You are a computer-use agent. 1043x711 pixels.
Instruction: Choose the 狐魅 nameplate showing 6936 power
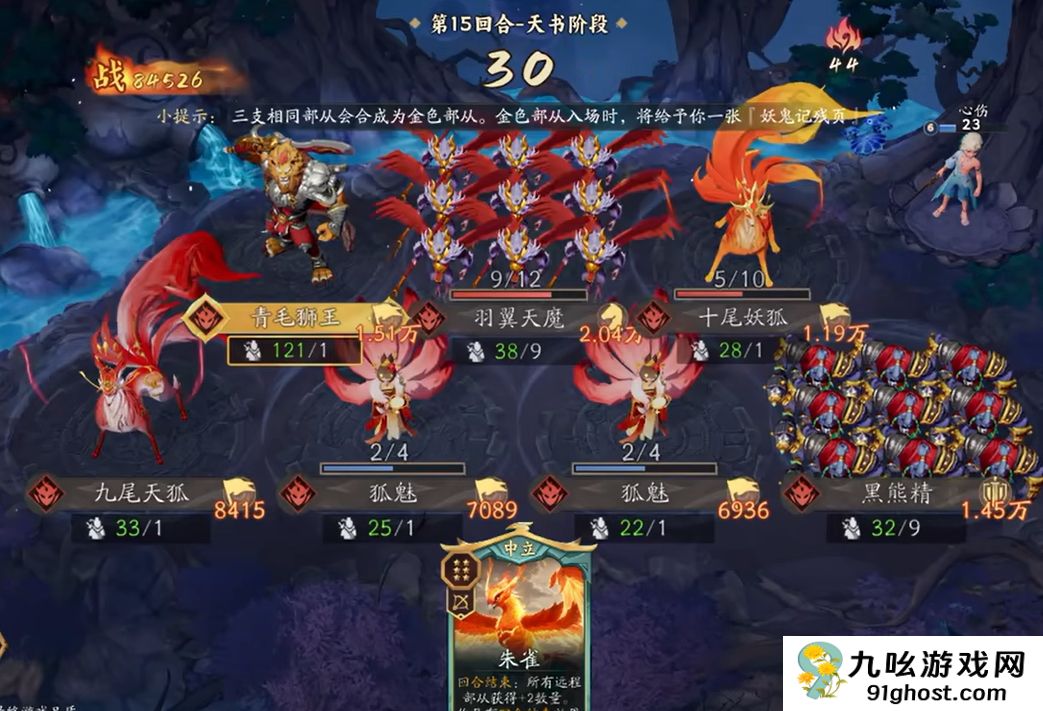click(640, 493)
